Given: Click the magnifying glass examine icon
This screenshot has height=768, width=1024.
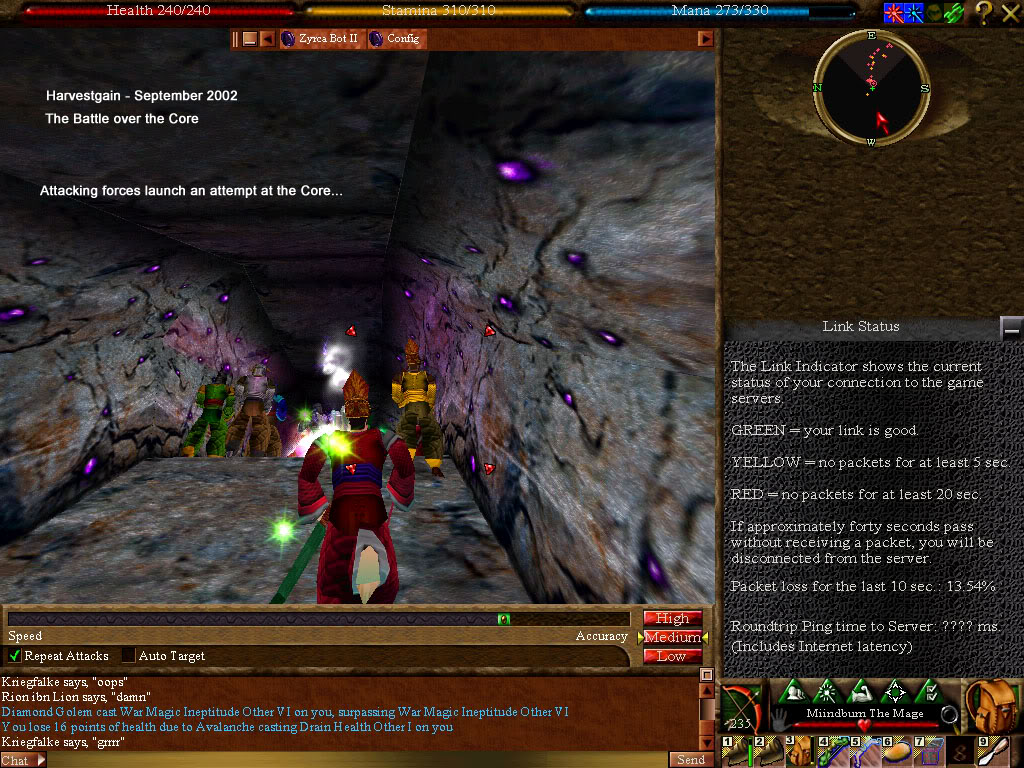Looking at the screenshot, I should pyautogui.click(x=950, y=715).
